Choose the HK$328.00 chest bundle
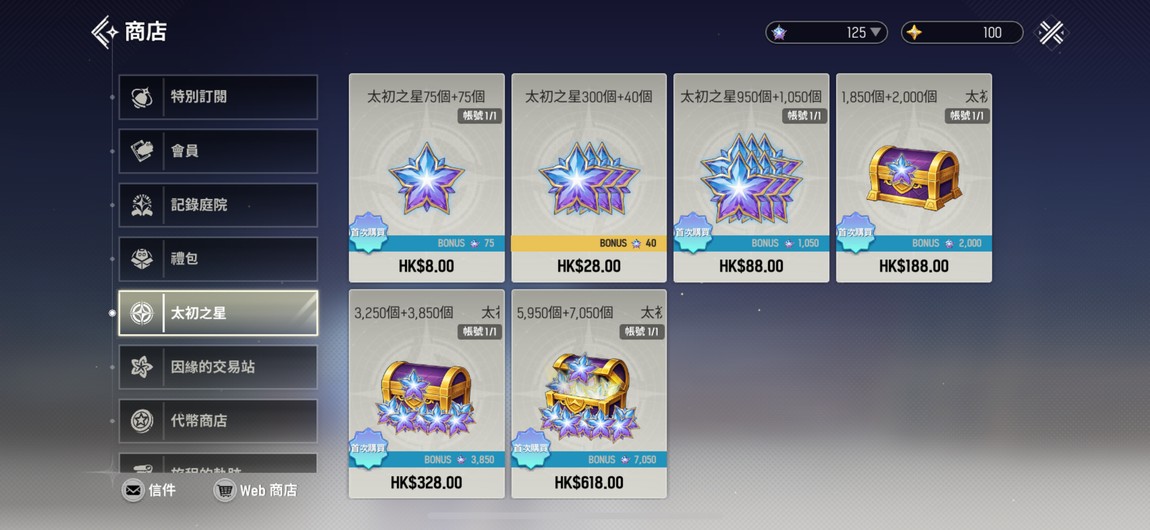Image resolution: width=1150 pixels, height=530 pixels. [426, 394]
